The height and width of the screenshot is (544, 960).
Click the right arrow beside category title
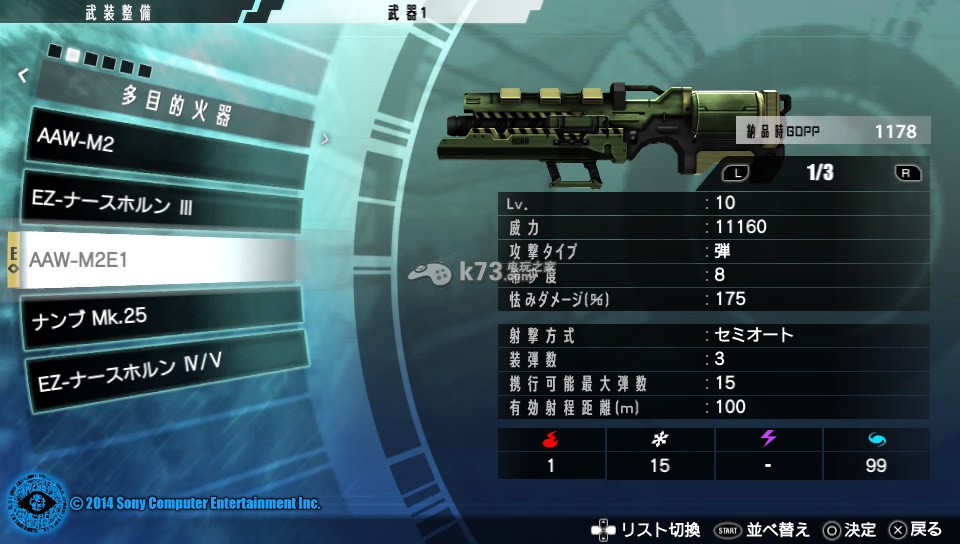pos(324,139)
